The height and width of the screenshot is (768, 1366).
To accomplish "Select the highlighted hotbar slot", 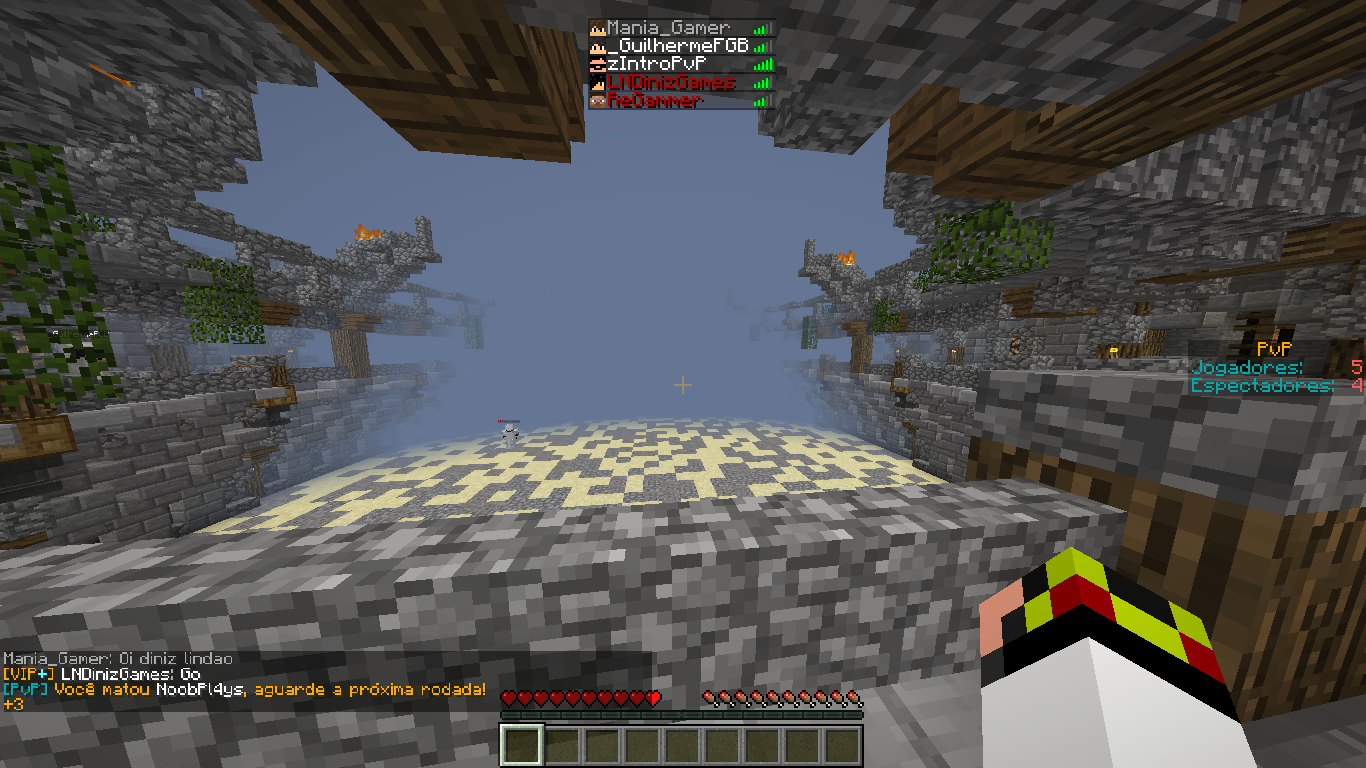I will click(522, 746).
